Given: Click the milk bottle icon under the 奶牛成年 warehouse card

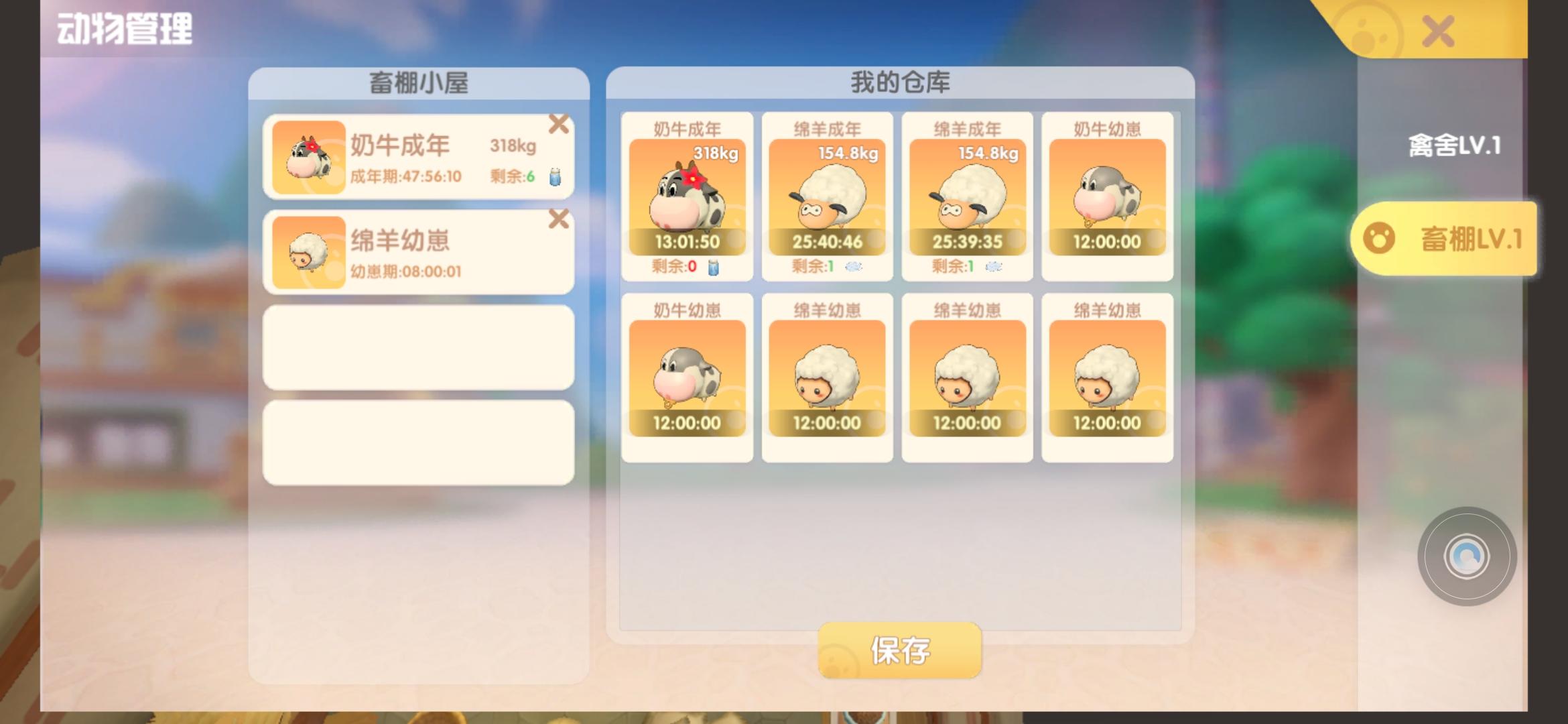Looking at the screenshot, I should coord(715,267).
